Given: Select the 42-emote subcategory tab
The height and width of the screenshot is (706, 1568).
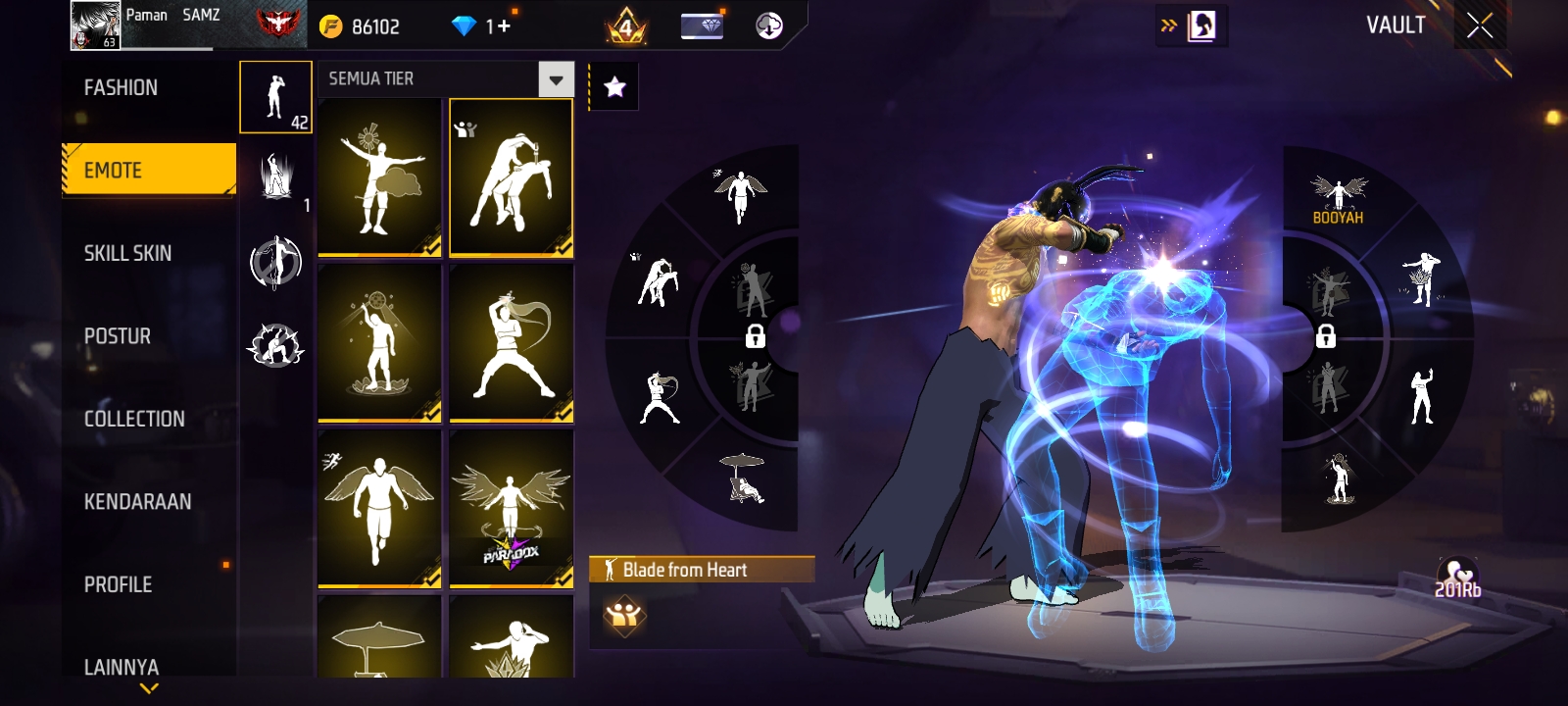Looking at the screenshot, I should (275, 97).
